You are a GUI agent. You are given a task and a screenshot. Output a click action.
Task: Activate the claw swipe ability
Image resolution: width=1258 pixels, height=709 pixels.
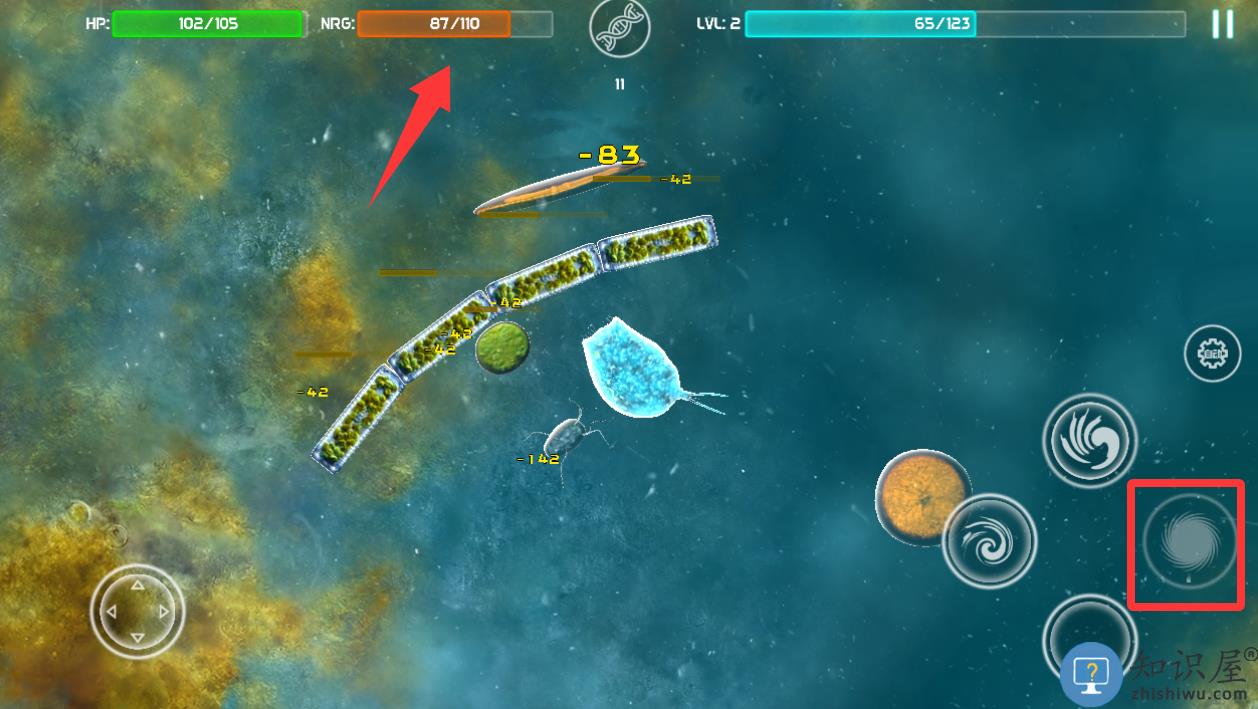coord(1089,440)
